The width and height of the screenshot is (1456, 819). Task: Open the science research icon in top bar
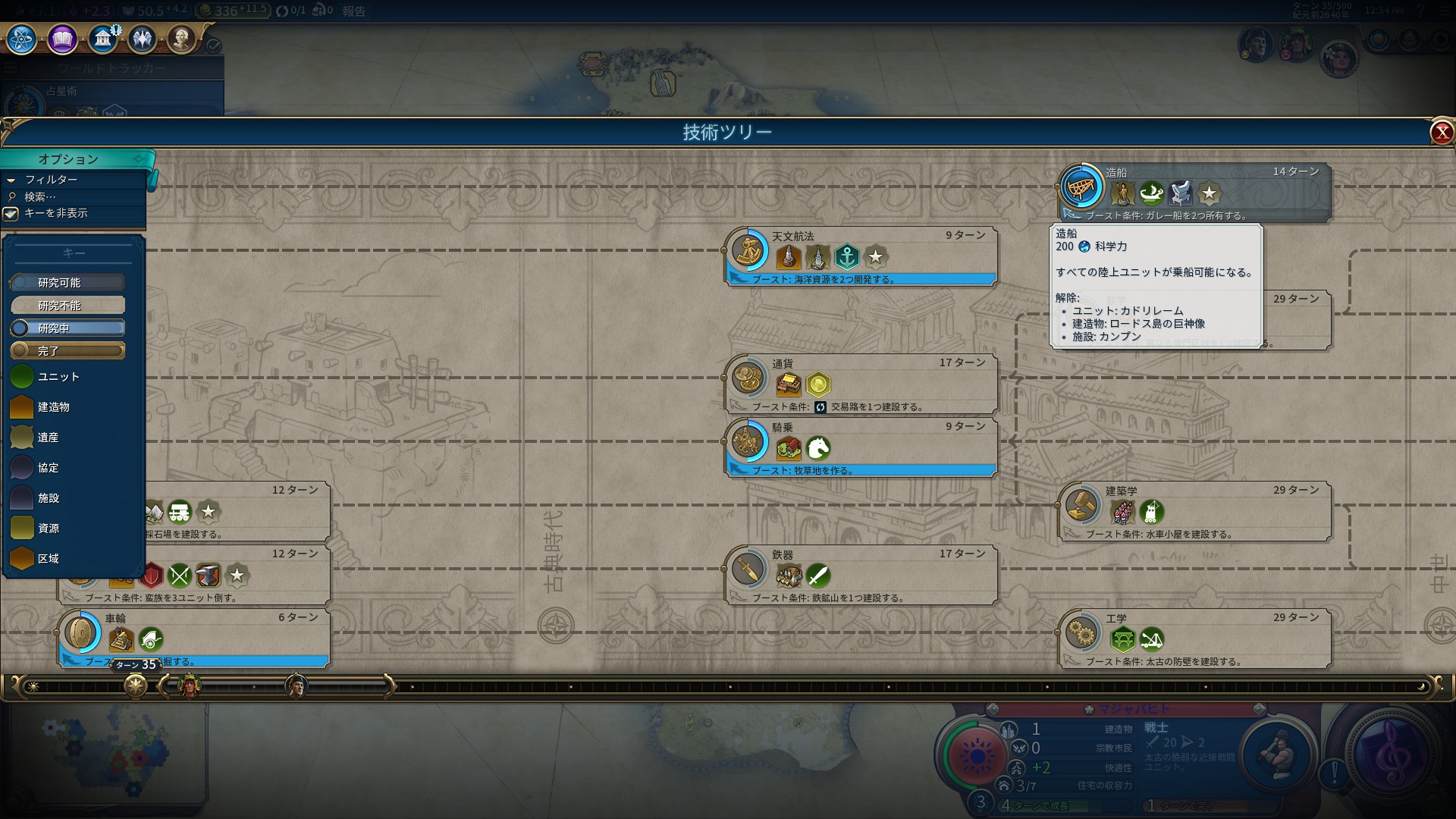(x=21, y=39)
